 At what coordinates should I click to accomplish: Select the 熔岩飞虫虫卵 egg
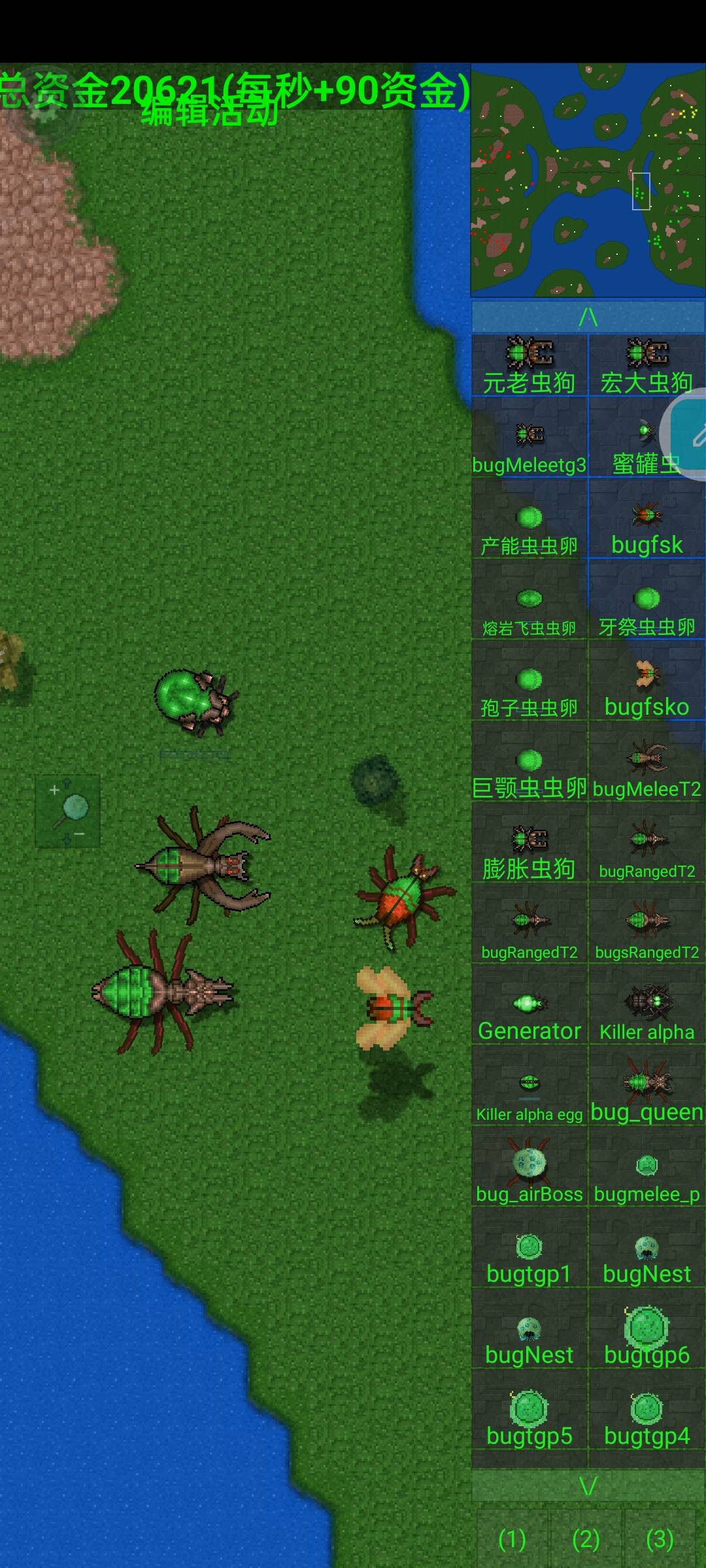coord(529,608)
